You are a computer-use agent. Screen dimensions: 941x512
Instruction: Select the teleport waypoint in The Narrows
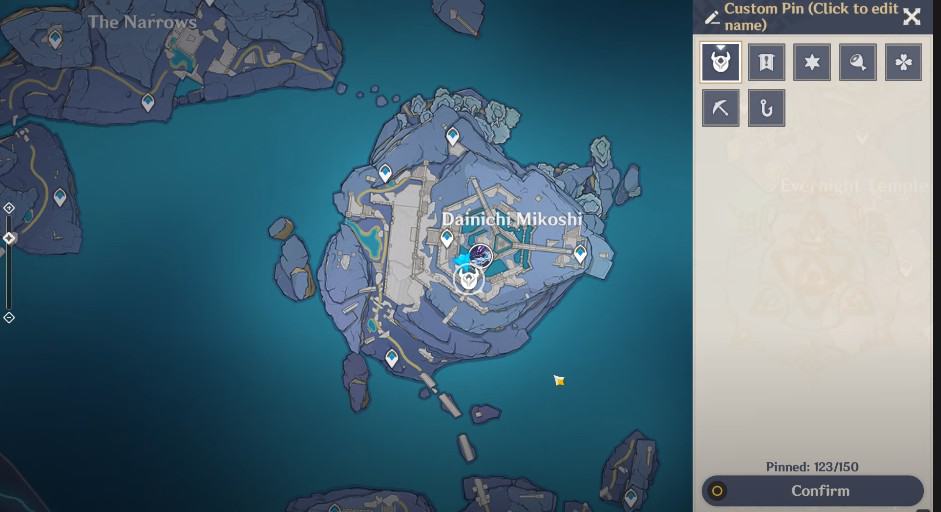click(x=55, y=39)
